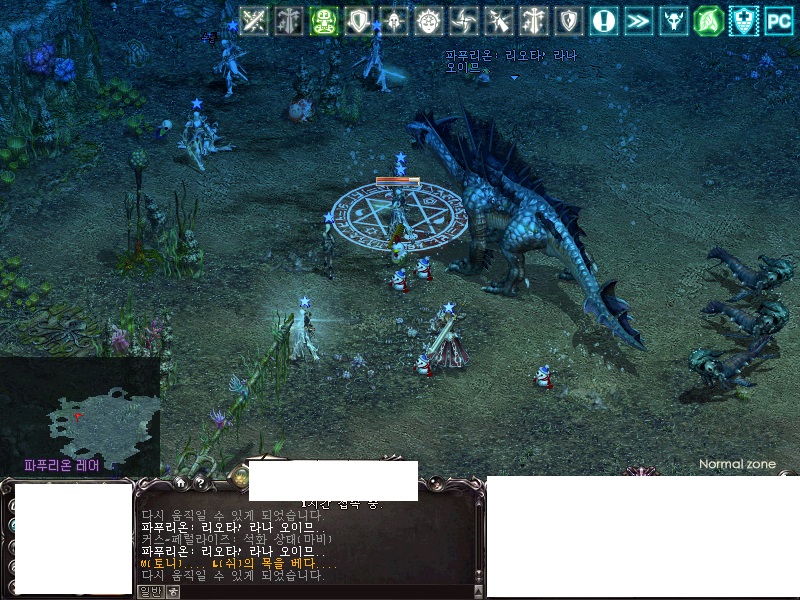Click the exclamation mark icon

coord(603,20)
